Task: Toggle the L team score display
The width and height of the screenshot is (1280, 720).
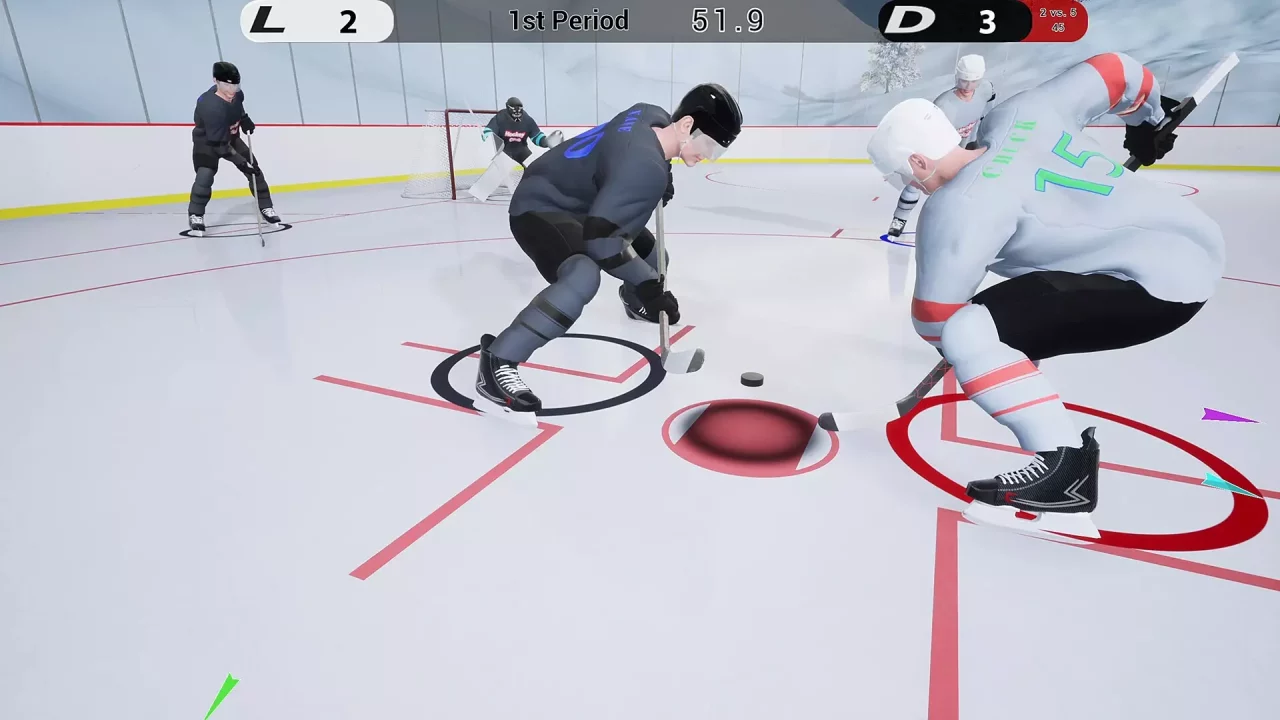Action: pos(349,21)
